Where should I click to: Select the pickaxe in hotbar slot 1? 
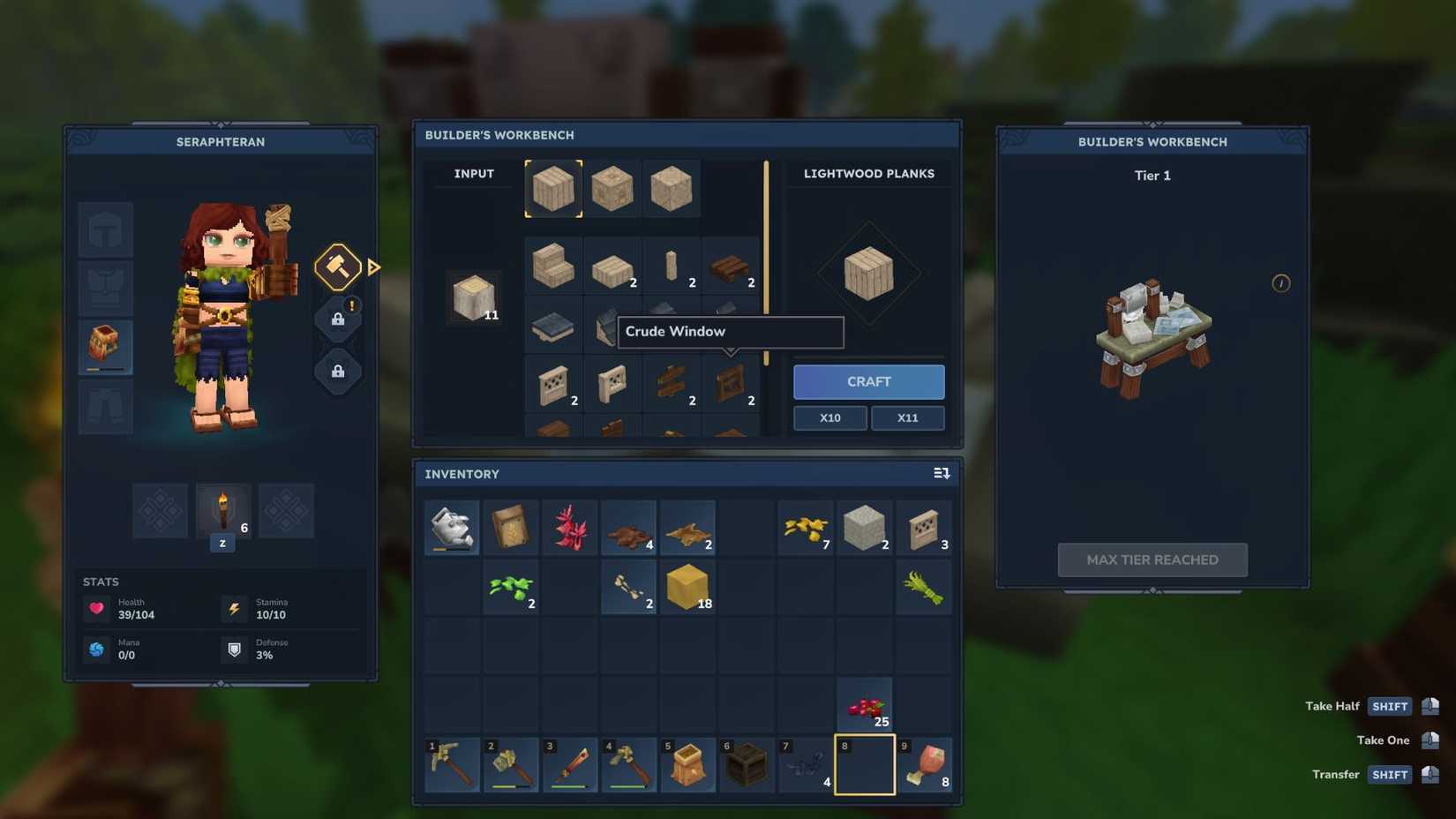[x=452, y=763]
